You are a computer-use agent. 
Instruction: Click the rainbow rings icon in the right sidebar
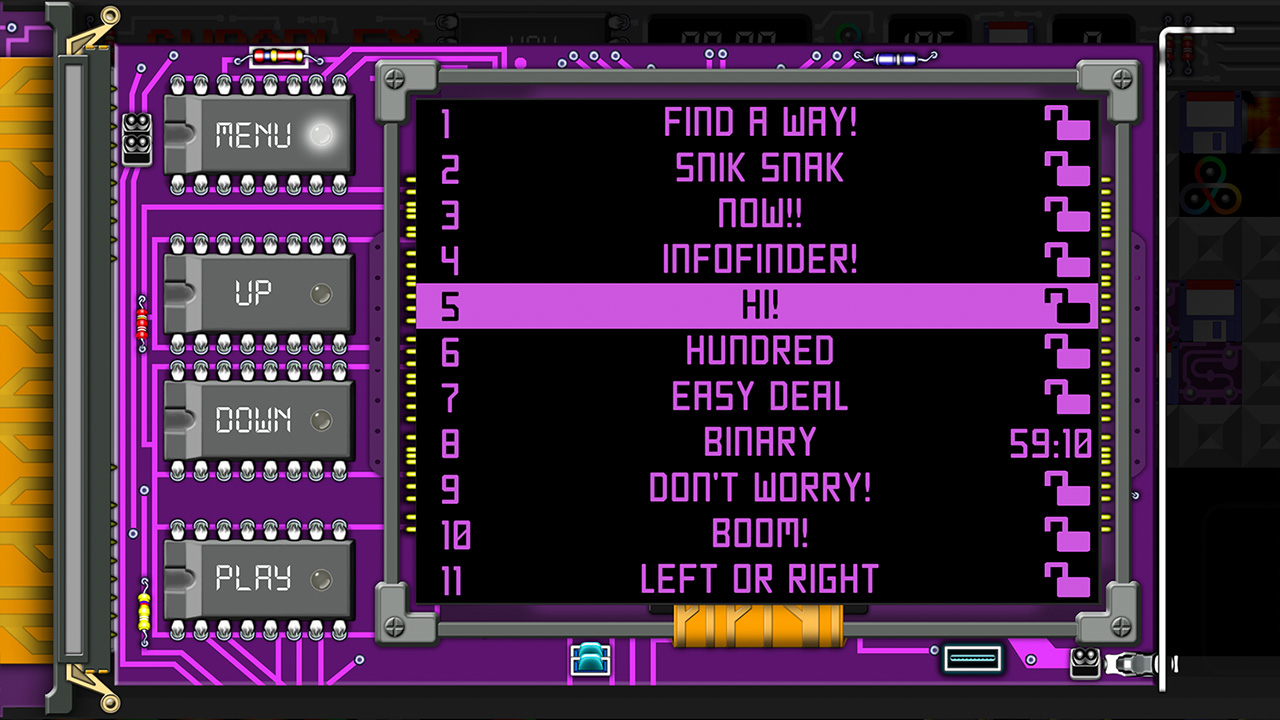pyautogui.click(x=1213, y=186)
